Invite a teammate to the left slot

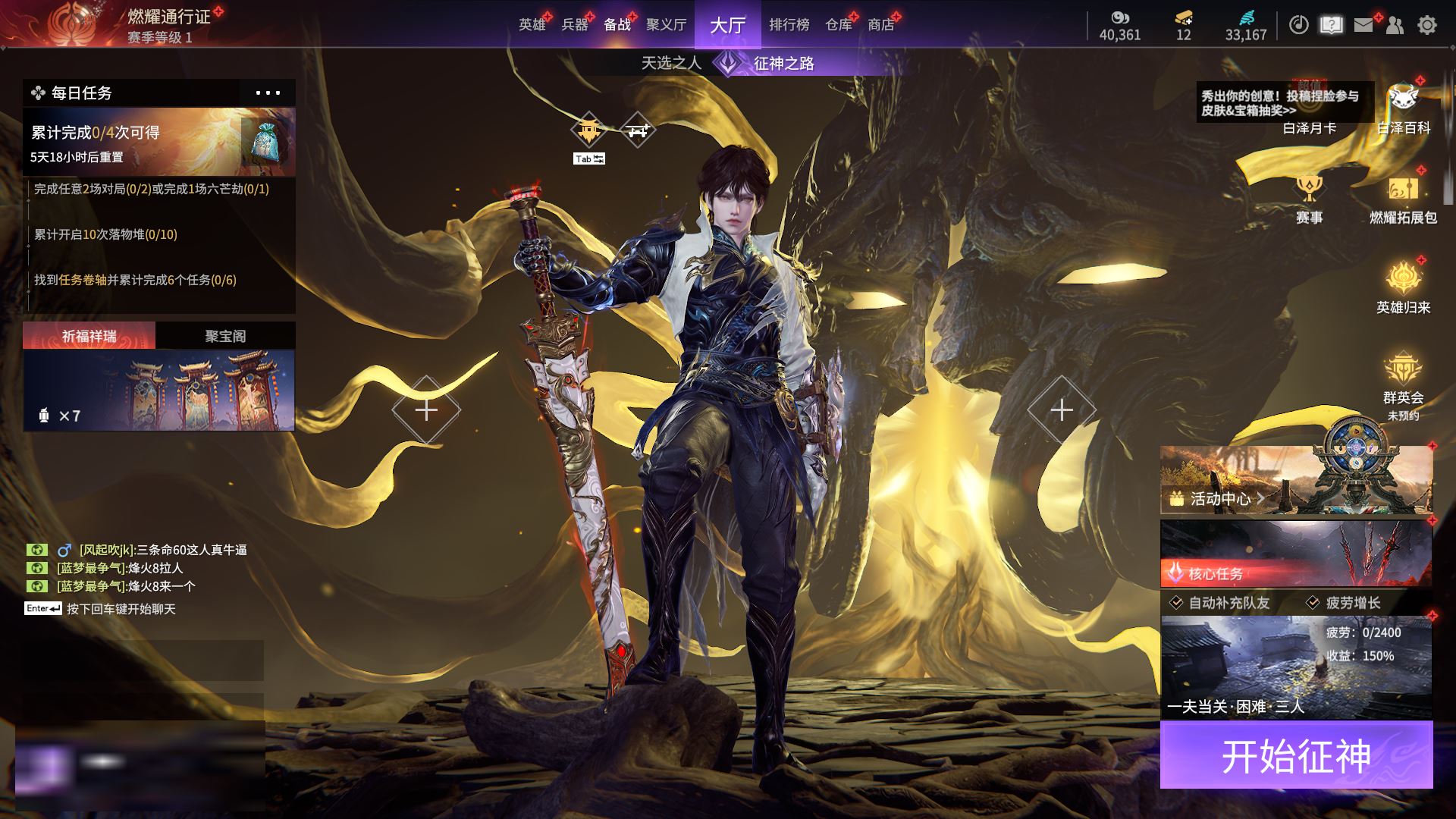(426, 410)
